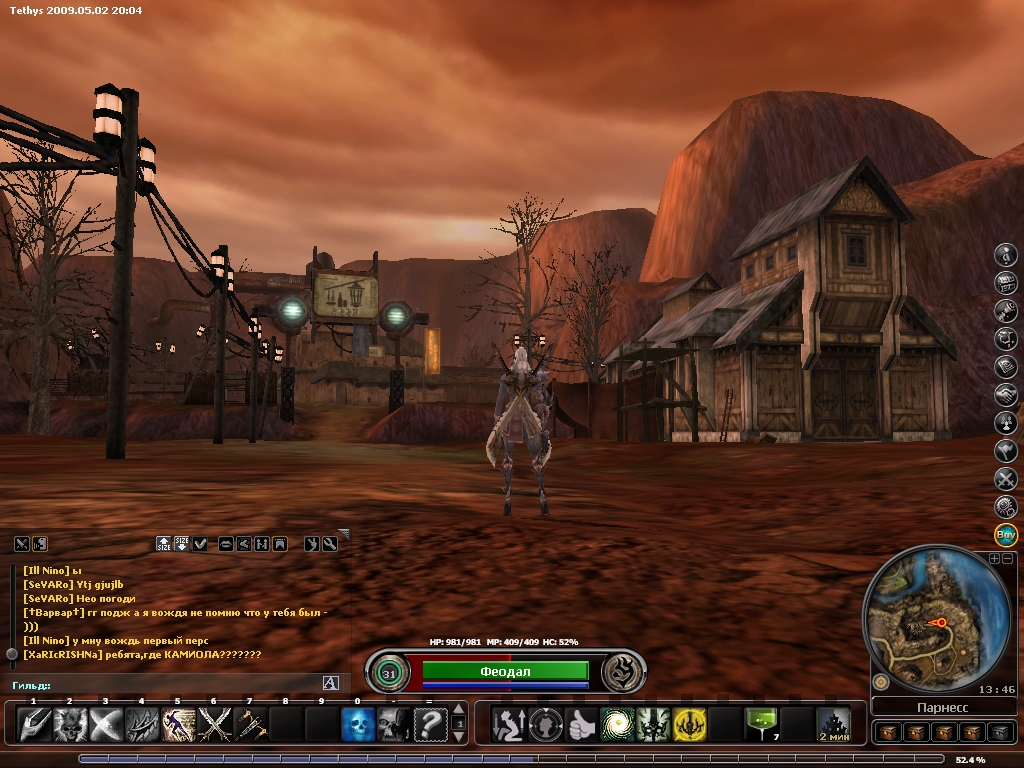Use the green potion with count 7

[x=761, y=724]
